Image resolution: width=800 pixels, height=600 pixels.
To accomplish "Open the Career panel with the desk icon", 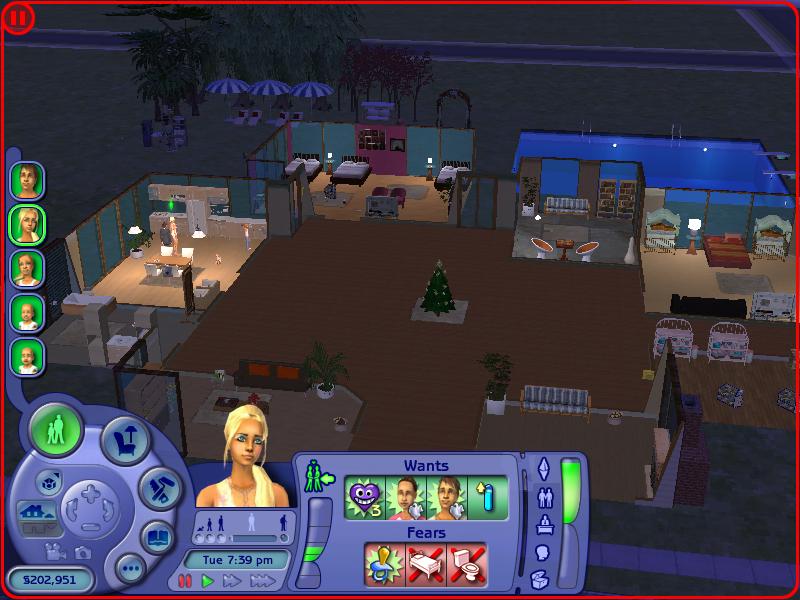I will pyautogui.click(x=543, y=524).
